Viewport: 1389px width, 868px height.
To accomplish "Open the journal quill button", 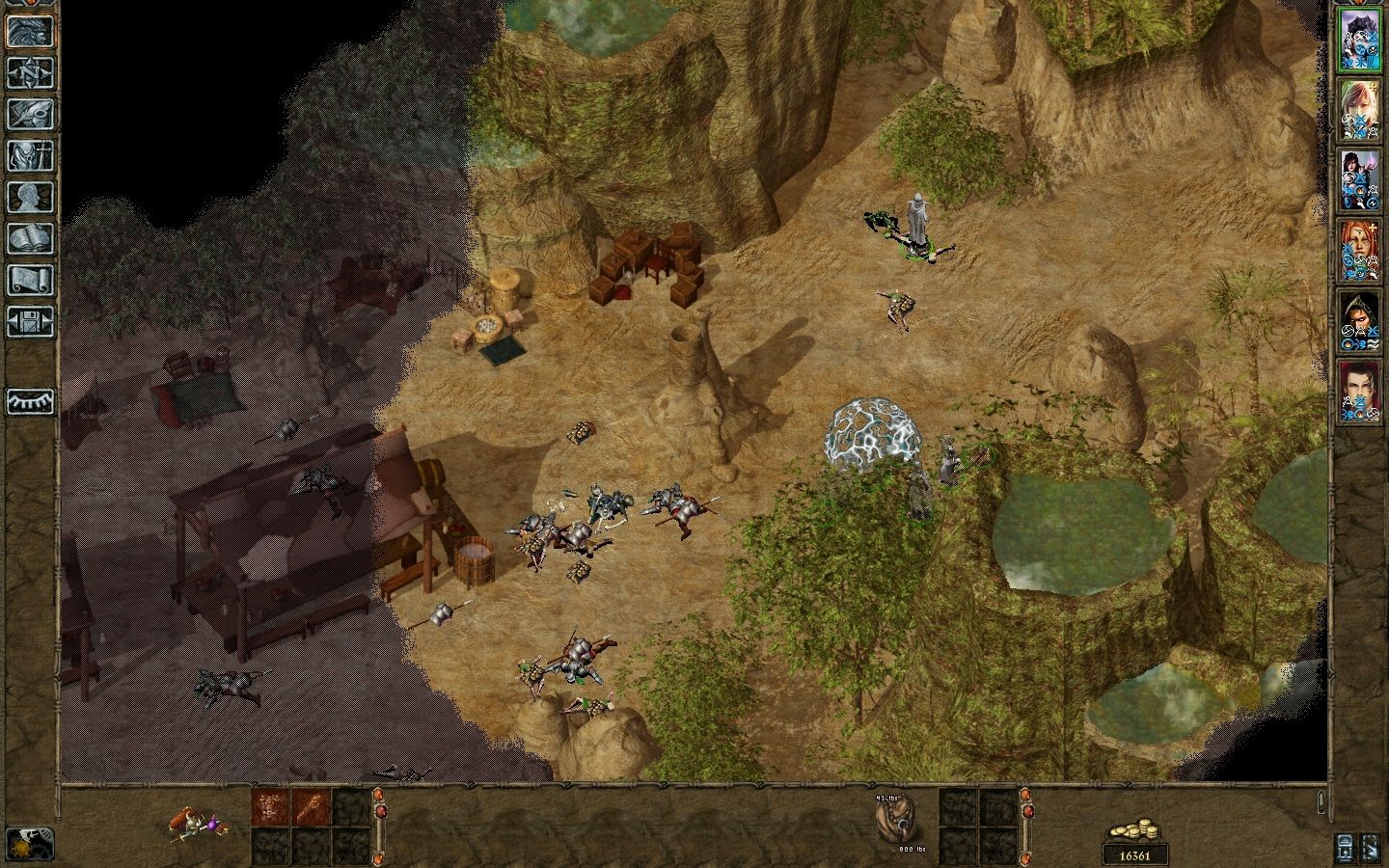I will (x=30, y=114).
